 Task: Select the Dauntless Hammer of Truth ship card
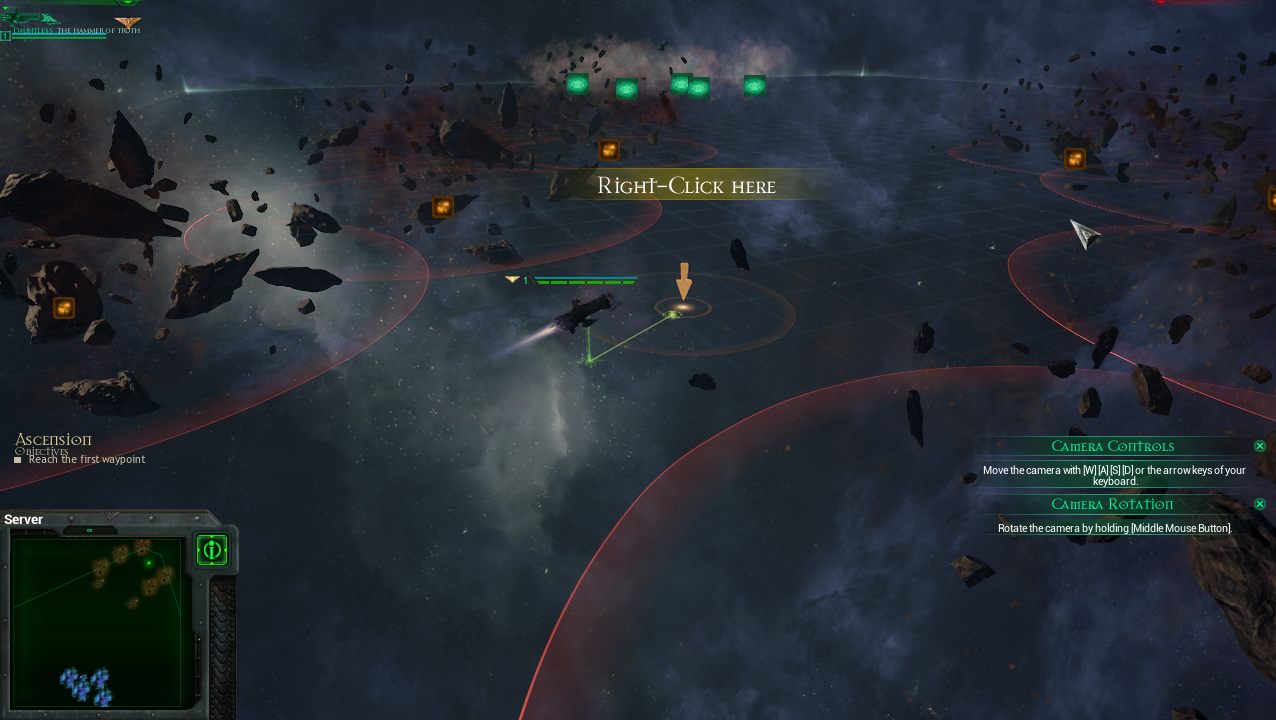pyautogui.click(x=70, y=23)
